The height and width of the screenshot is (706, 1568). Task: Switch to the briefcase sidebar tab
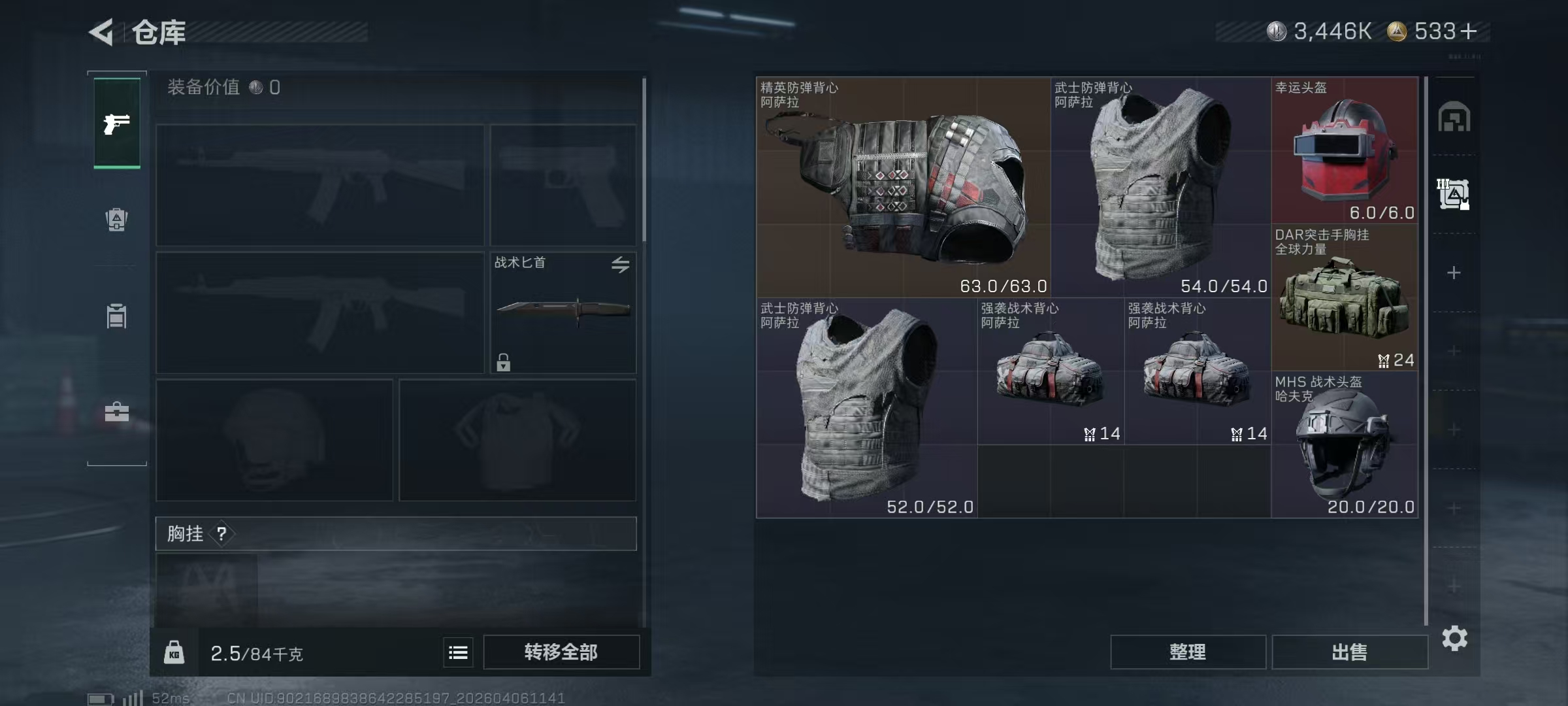pyautogui.click(x=117, y=412)
